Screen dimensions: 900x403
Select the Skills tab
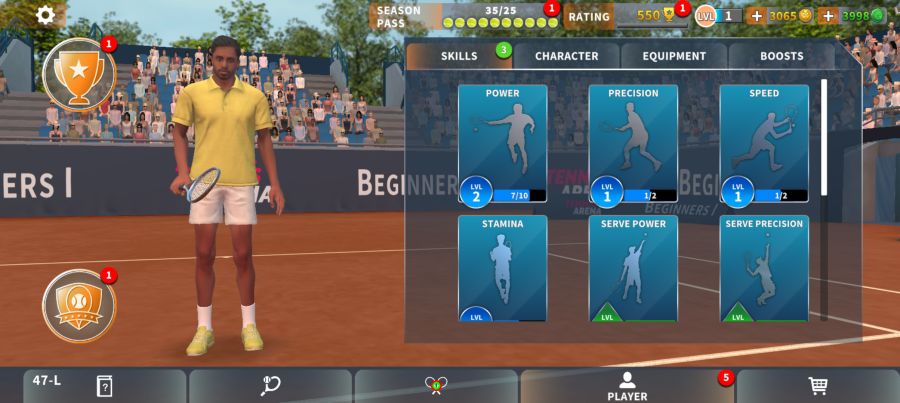[459, 57]
